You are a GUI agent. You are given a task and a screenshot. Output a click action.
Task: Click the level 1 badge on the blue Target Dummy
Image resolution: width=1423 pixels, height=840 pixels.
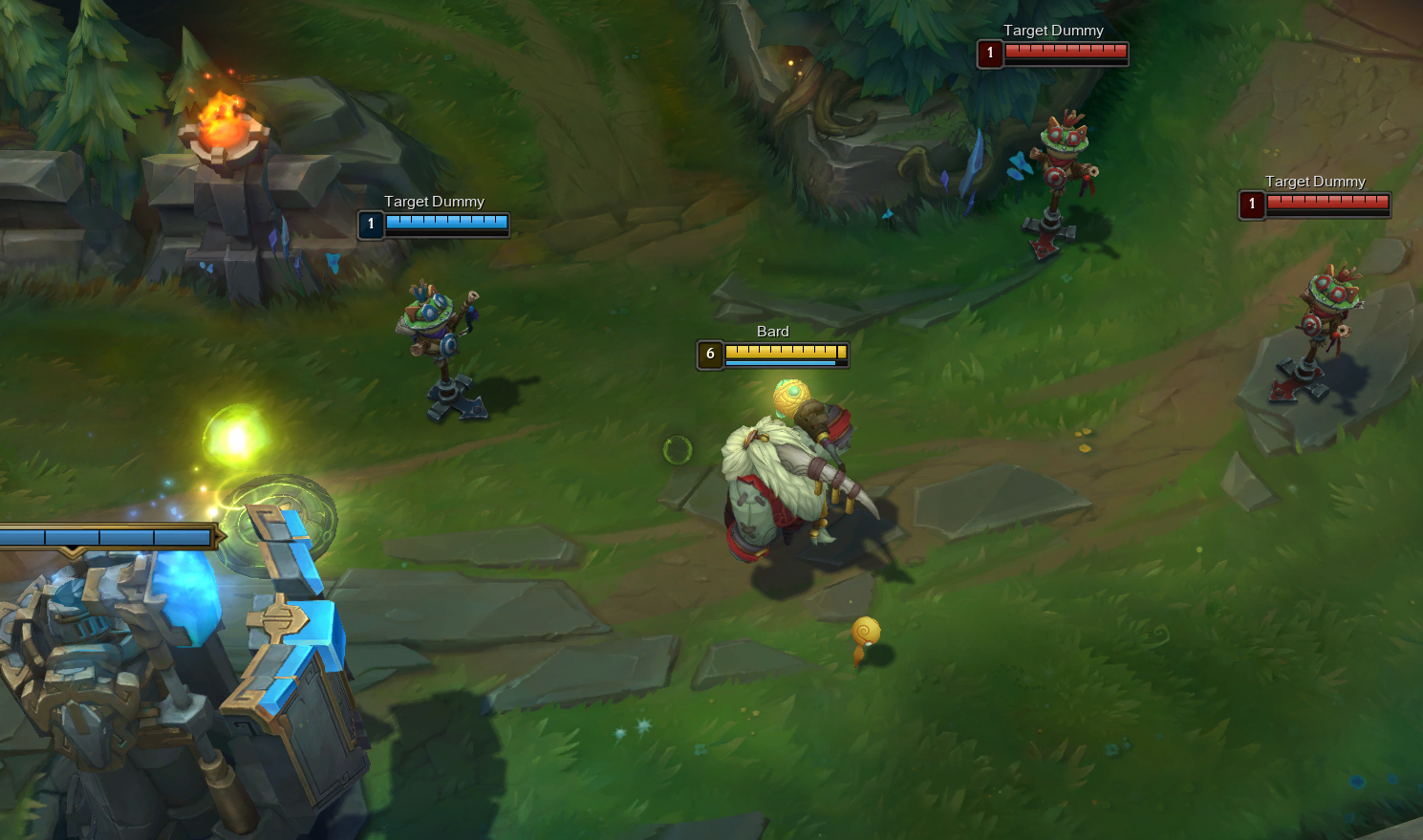tap(370, 225)
